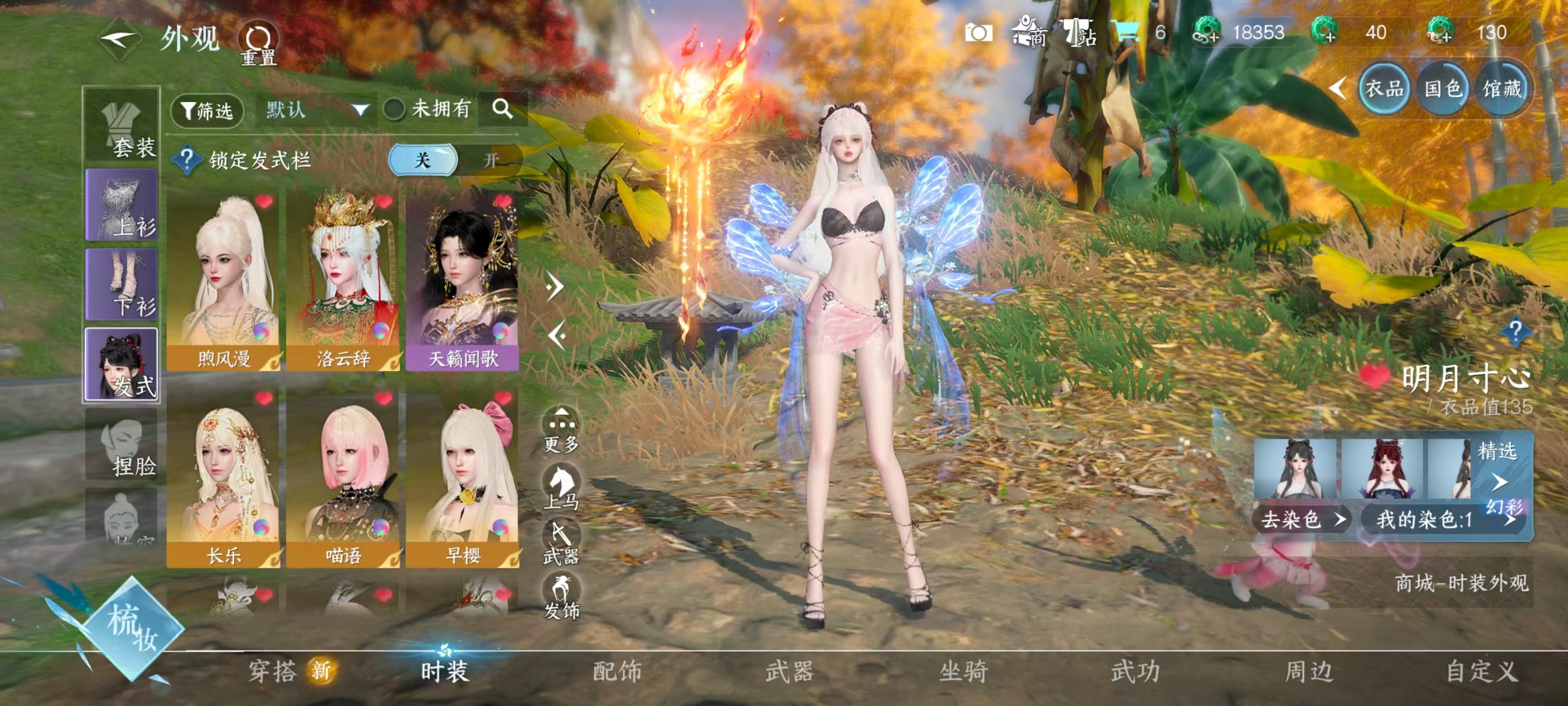Choose the 煦风漫 hairstyle
The height and width of the screenshot is (706, 1568).
pyautogui.click(x=223, y=280)
